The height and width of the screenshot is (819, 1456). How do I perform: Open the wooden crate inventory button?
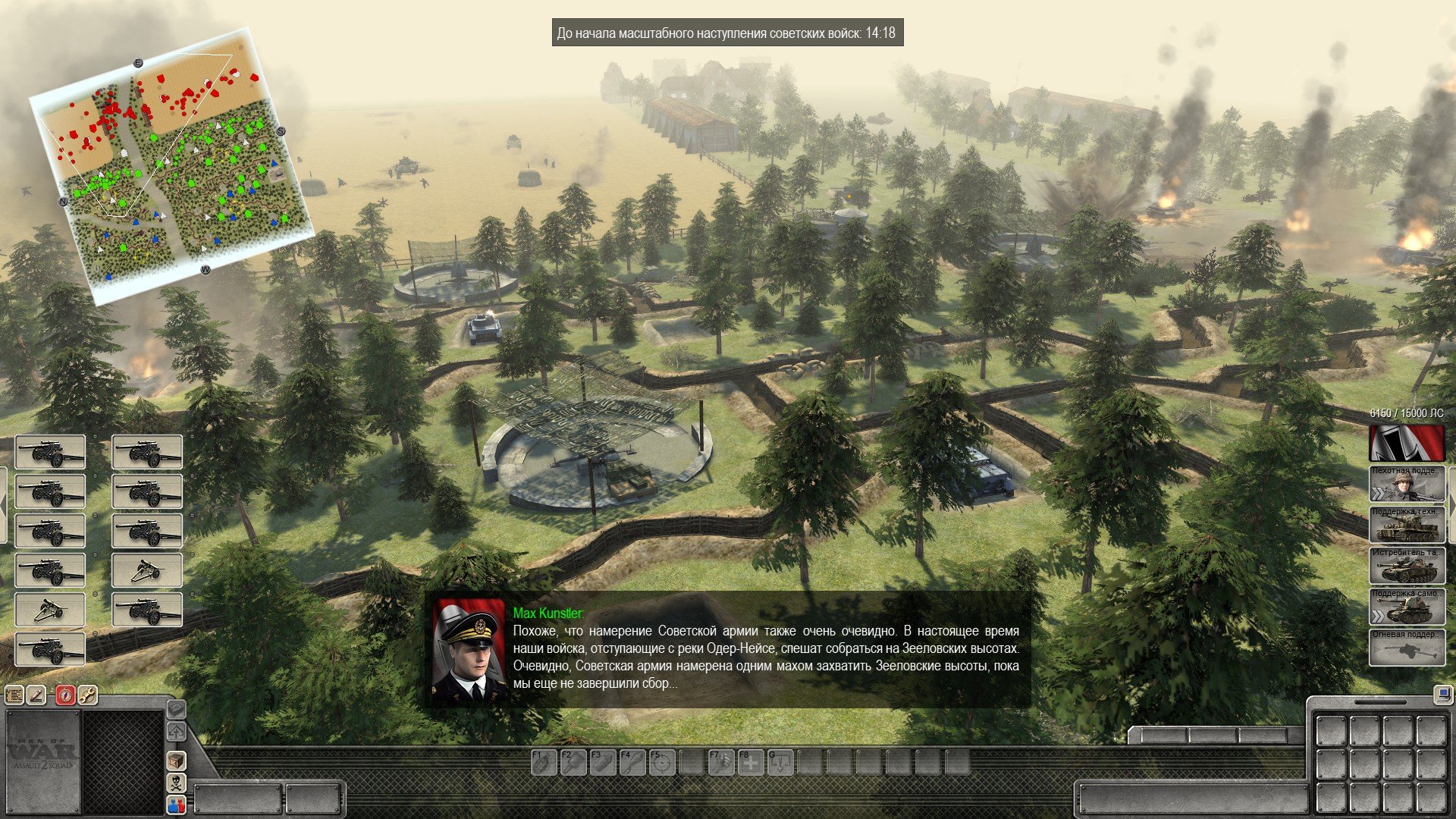pos(176,760)
